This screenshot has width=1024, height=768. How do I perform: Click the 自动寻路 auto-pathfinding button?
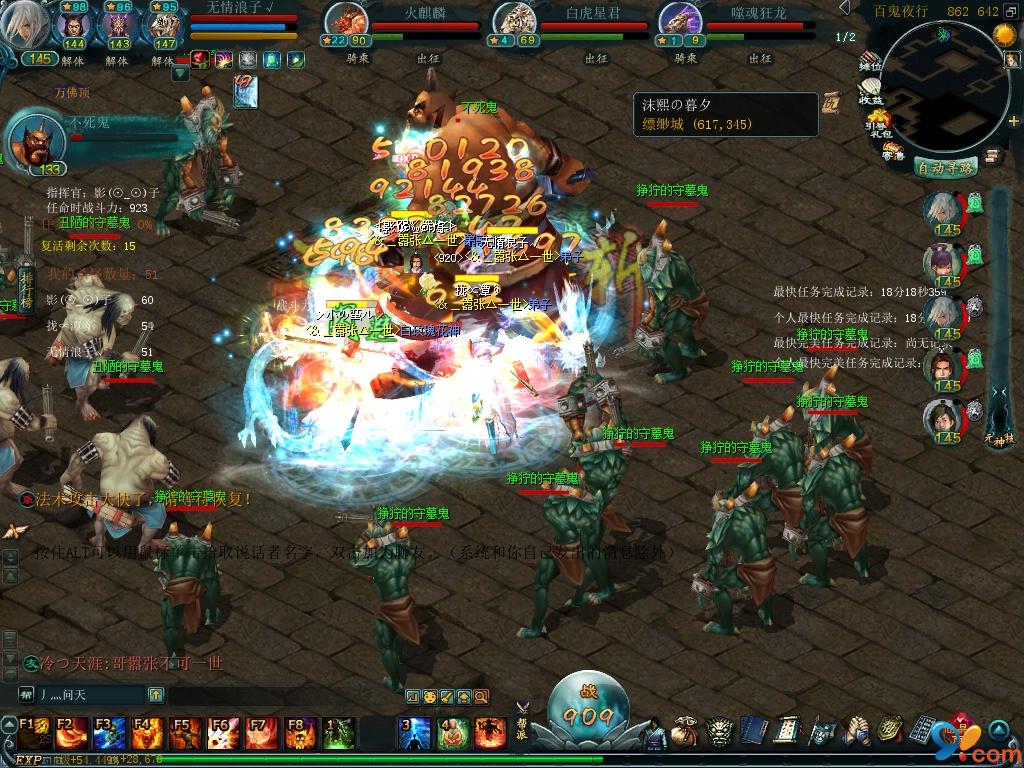click(945, 167)
